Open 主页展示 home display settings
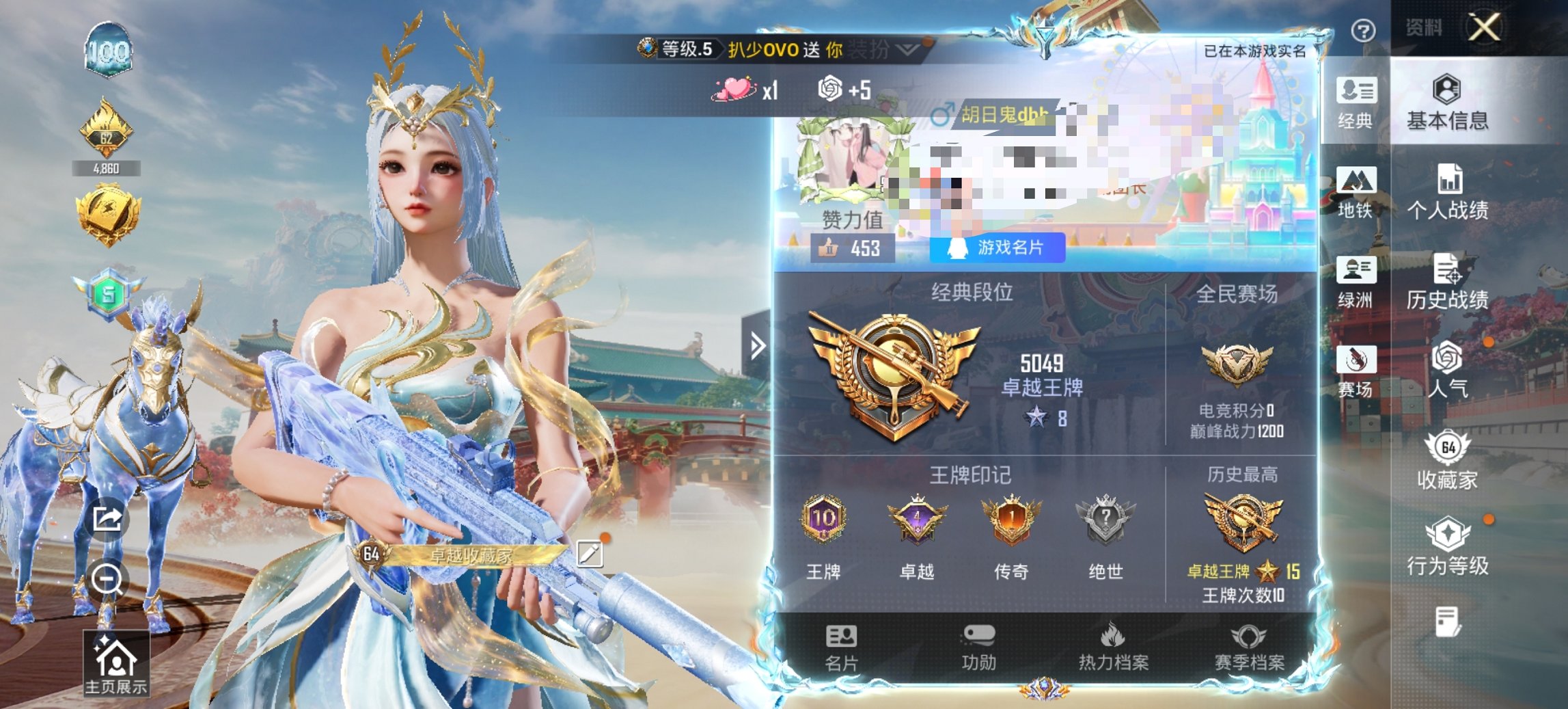This screenshot has height=709, width=1568. (x=118, y=663)
